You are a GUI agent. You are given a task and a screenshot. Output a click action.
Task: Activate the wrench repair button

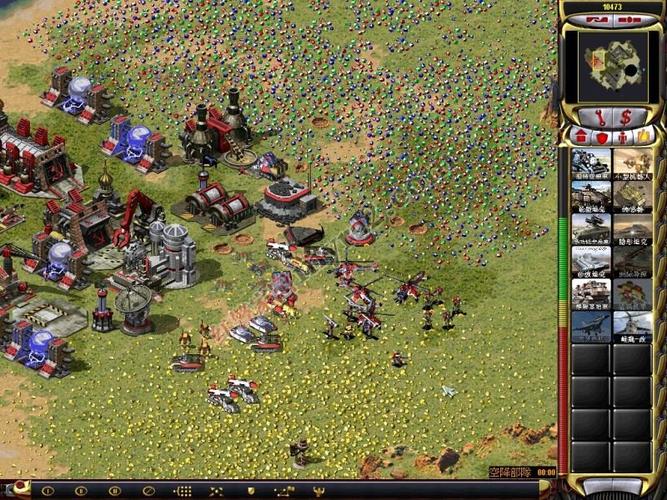598,118
